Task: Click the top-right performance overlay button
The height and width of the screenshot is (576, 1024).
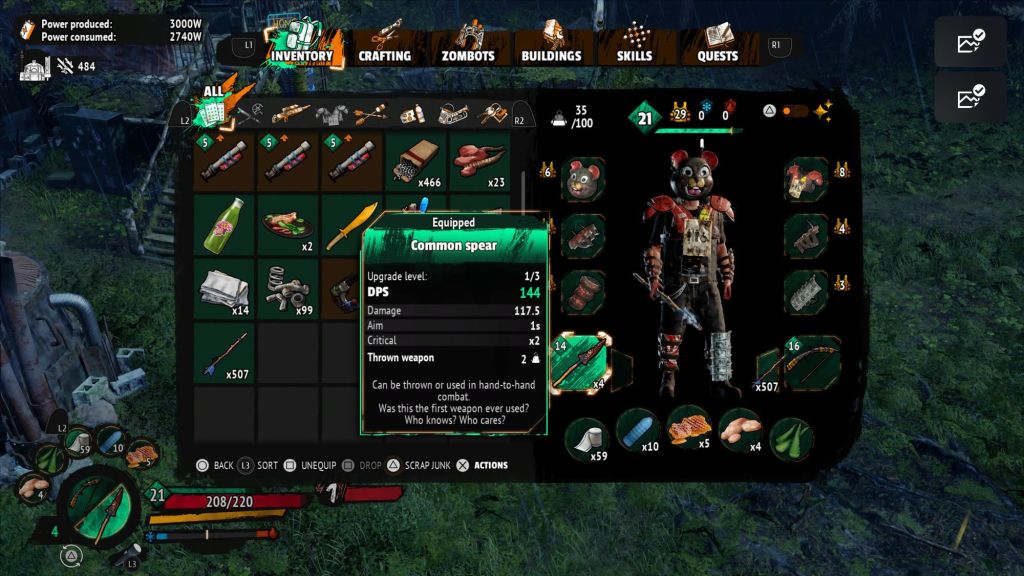Action: click(x=970, y=42)
